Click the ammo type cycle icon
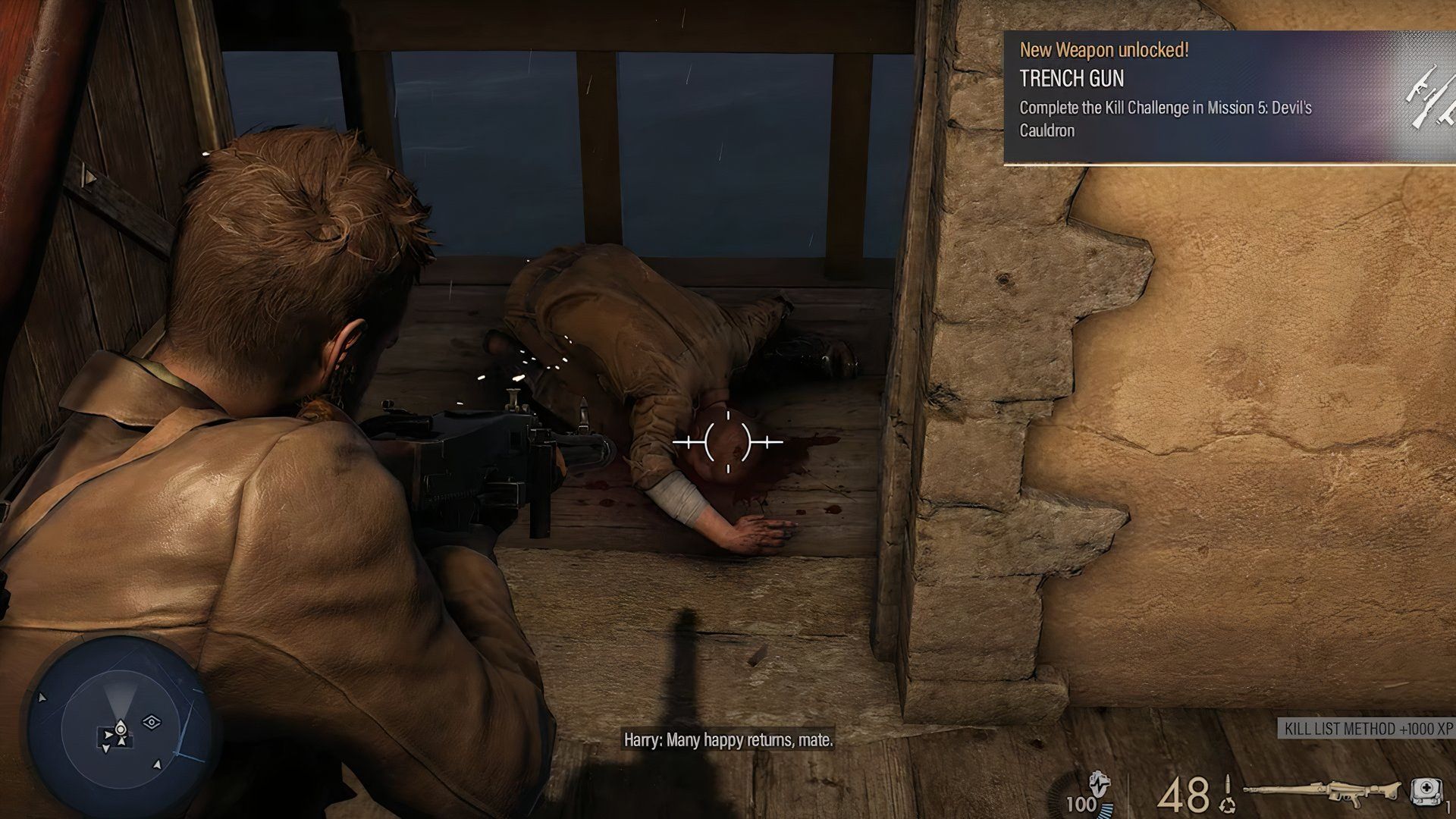1456x819 pixels. [1227, 805]
